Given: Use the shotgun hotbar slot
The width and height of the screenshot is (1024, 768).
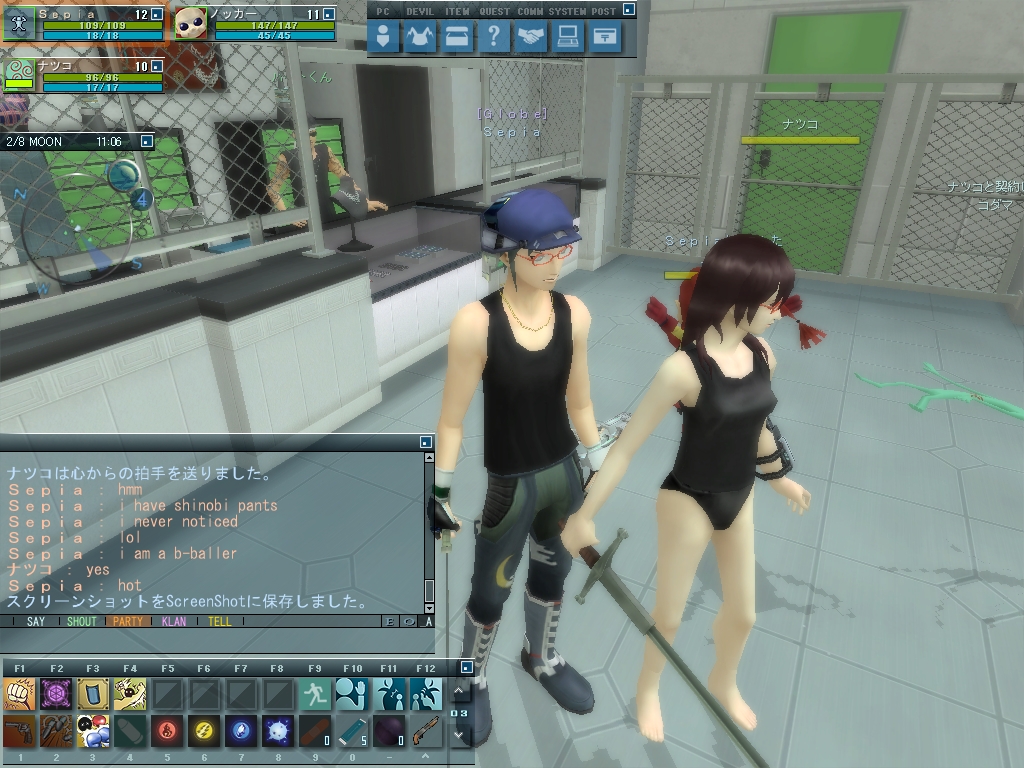Looking at the screenshot, I should pyautogui.click(x=426, y=731).
